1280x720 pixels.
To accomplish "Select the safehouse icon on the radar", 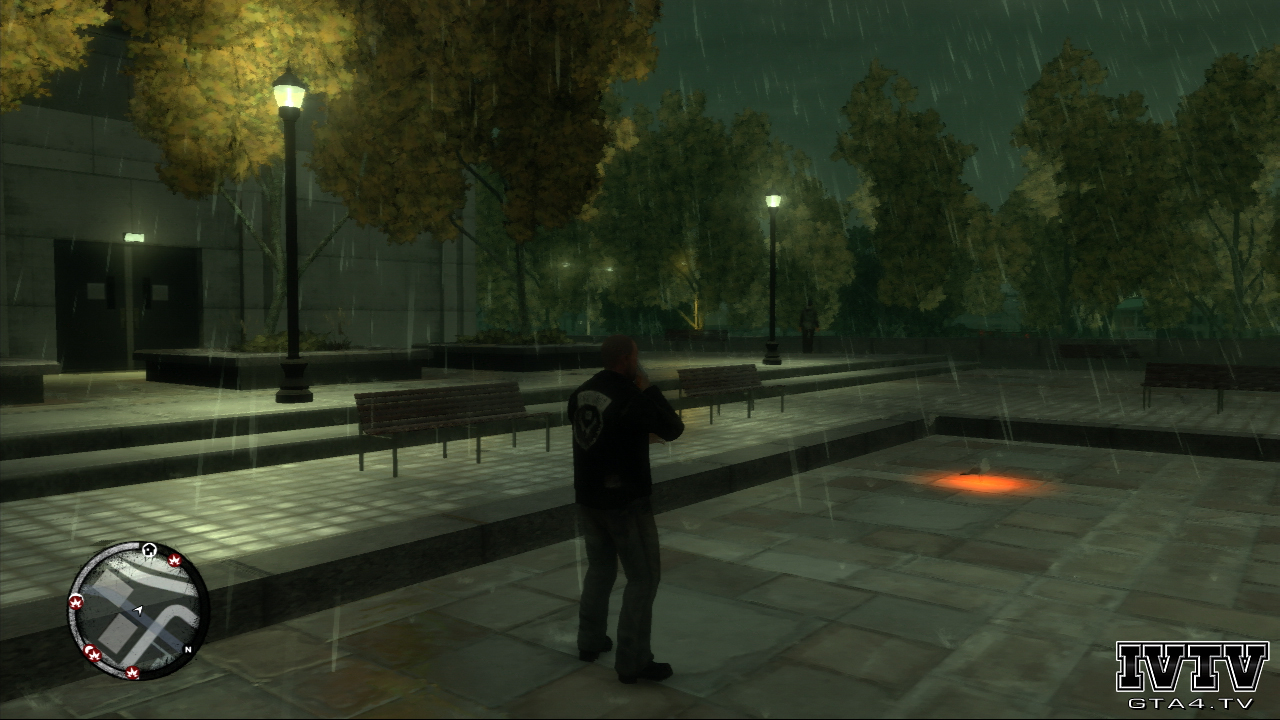I will 149,549.
